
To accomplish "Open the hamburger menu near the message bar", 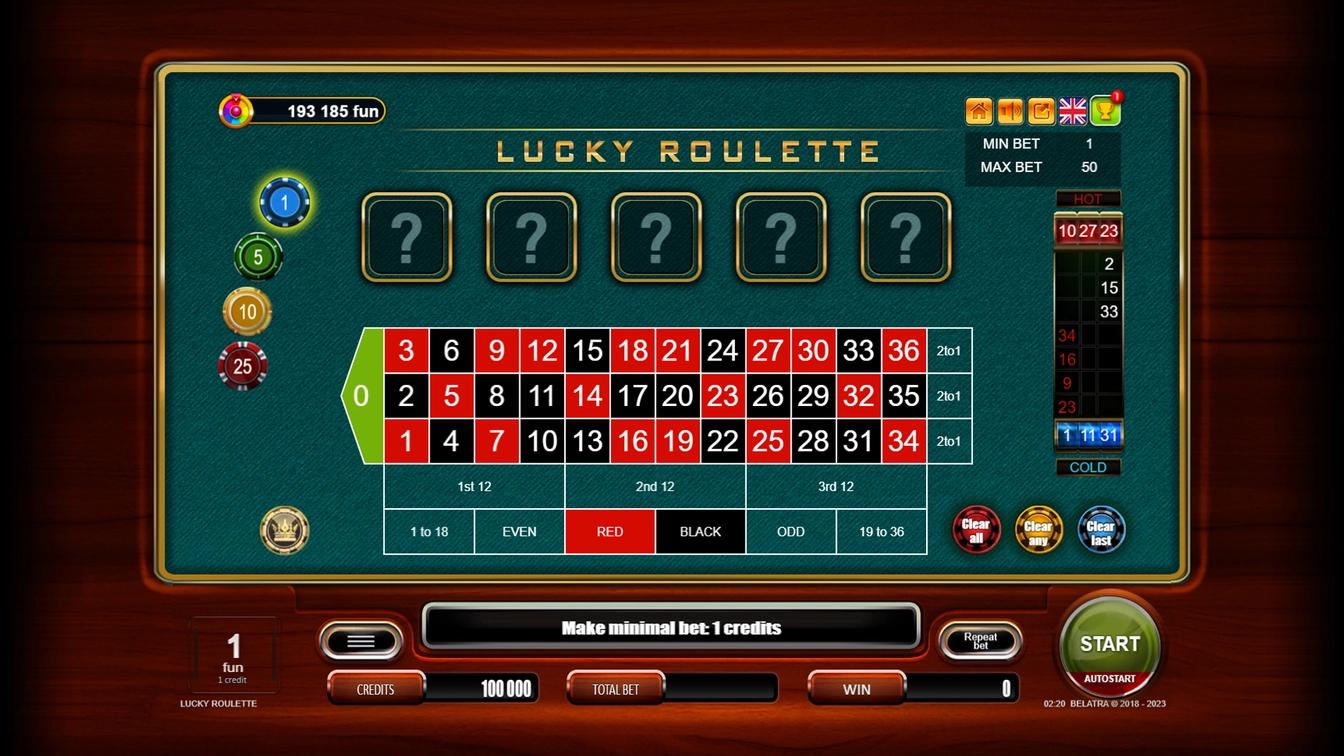I will (360, 640).
